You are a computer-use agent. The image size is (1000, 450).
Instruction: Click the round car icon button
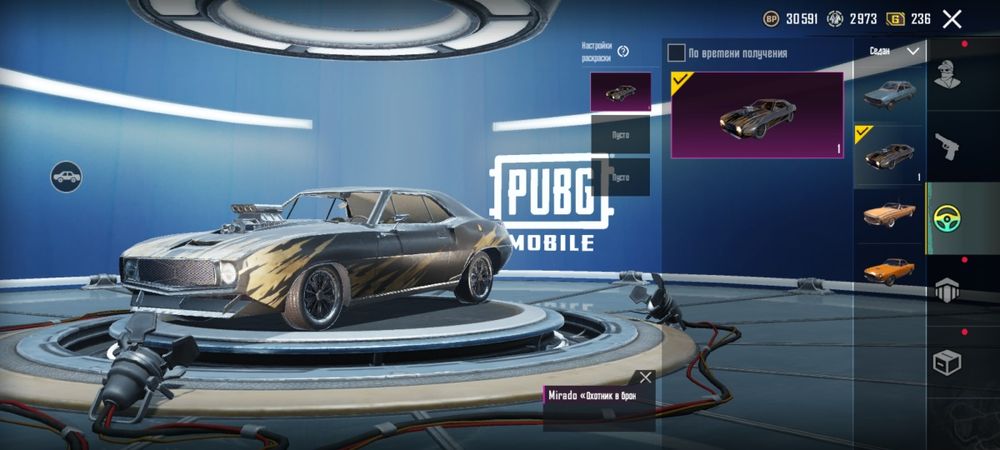click(x=66, y=177)
